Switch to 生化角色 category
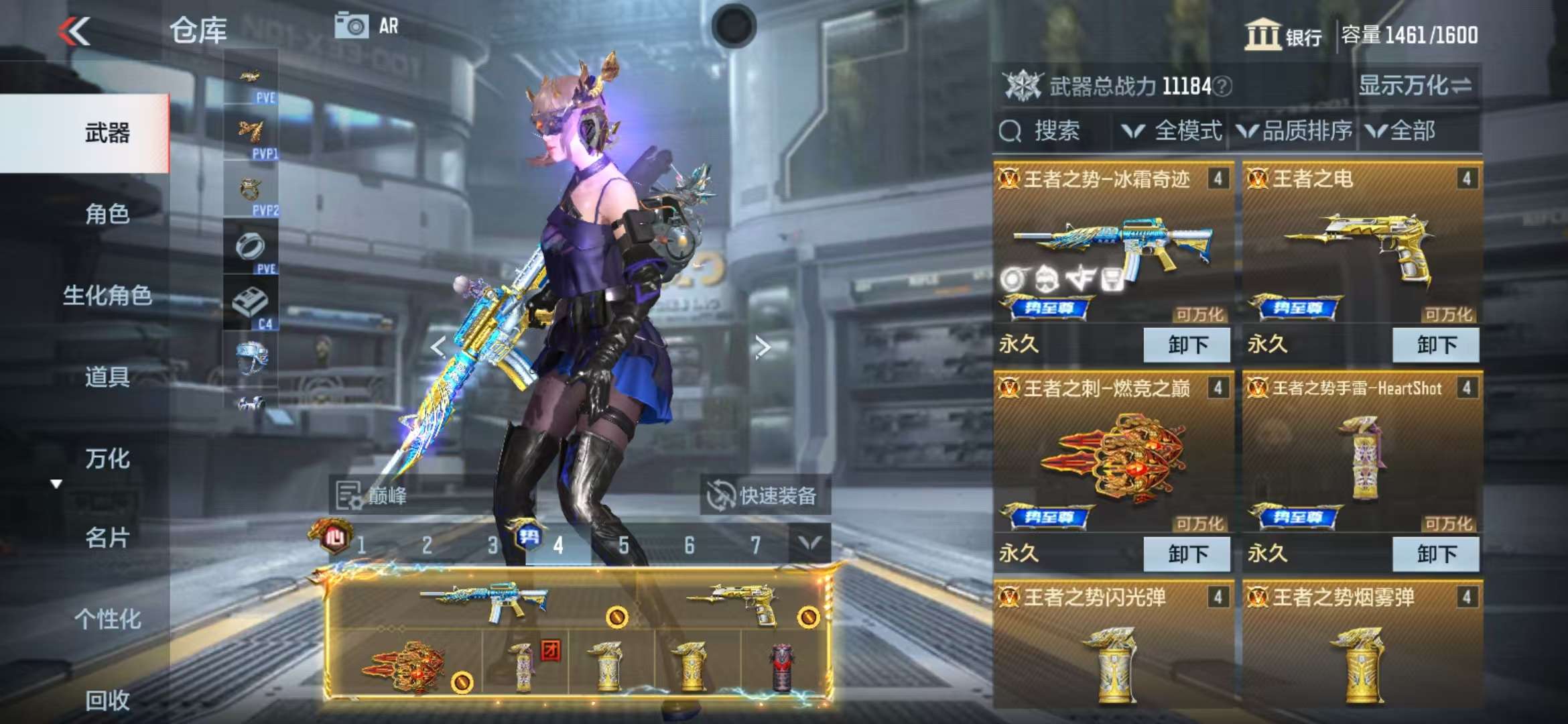 (107, 296)
